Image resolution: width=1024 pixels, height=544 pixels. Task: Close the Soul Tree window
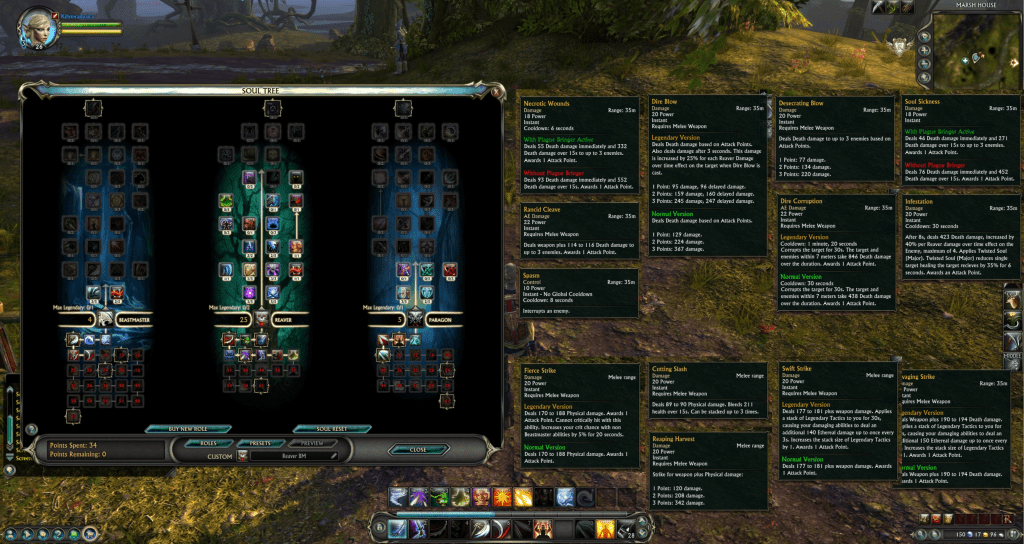[x=418, y=450]
